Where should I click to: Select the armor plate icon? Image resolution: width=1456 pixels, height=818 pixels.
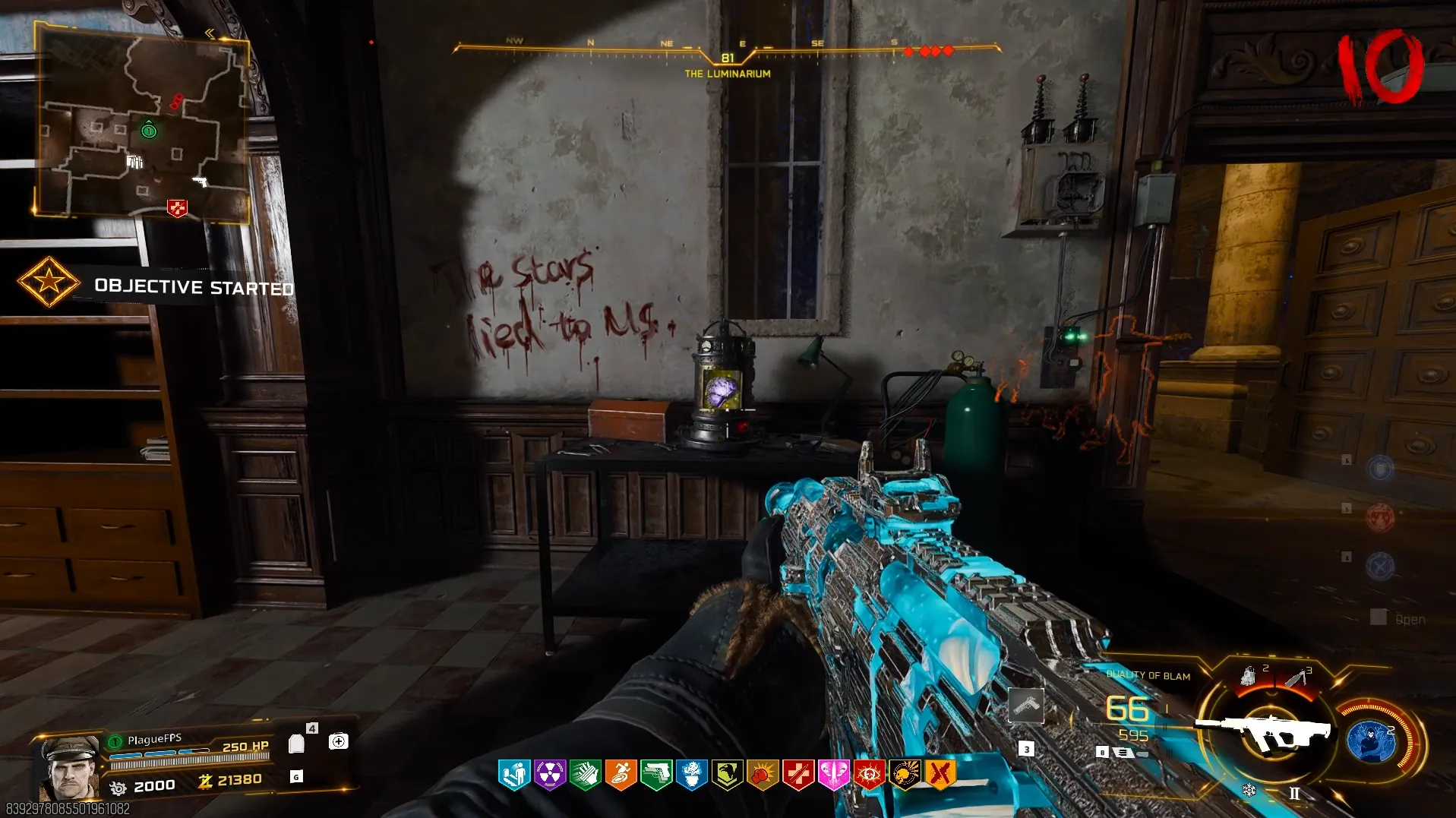point(297,744)
